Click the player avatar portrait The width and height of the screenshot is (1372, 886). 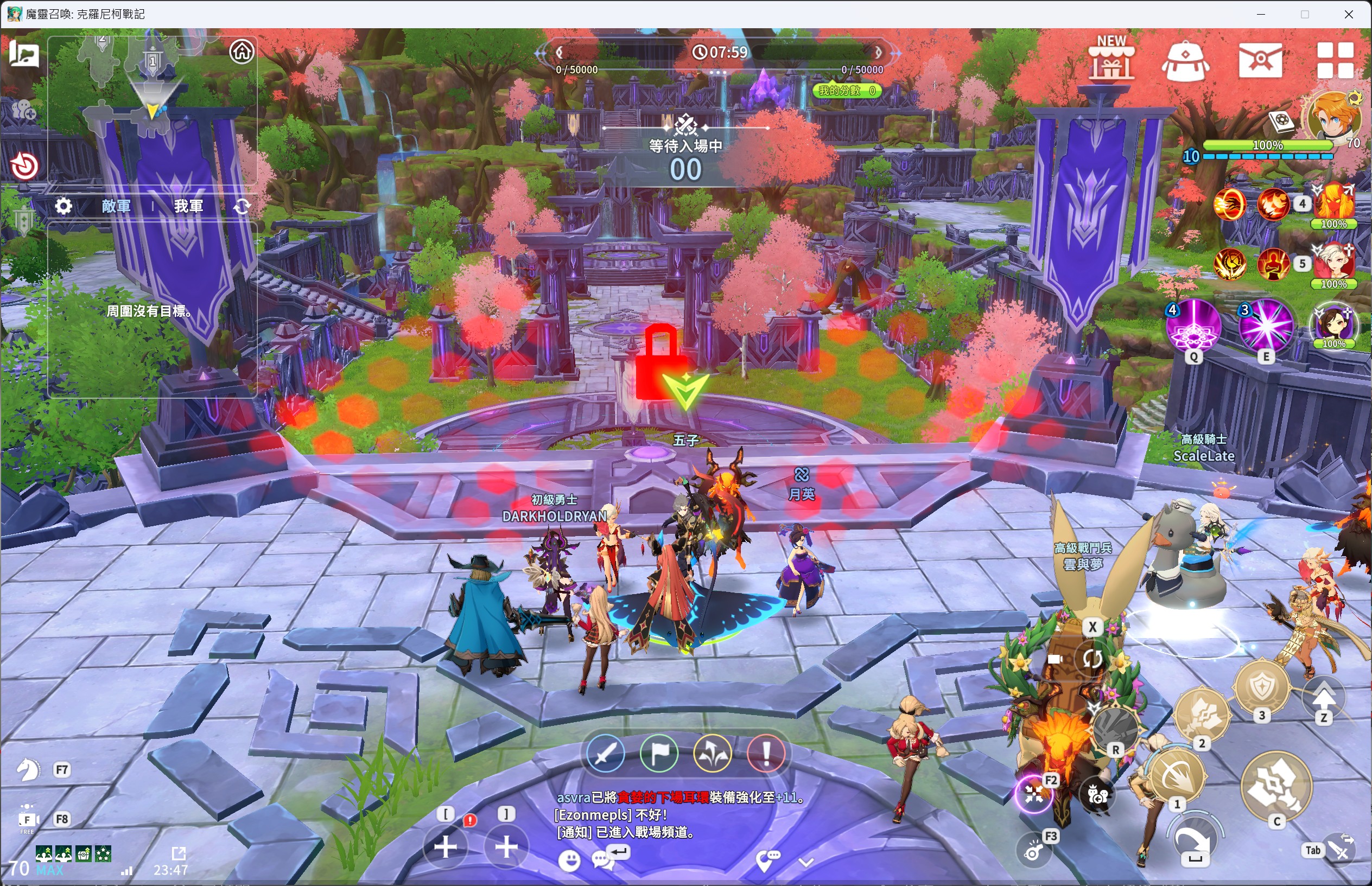(x=1333, y=118)
